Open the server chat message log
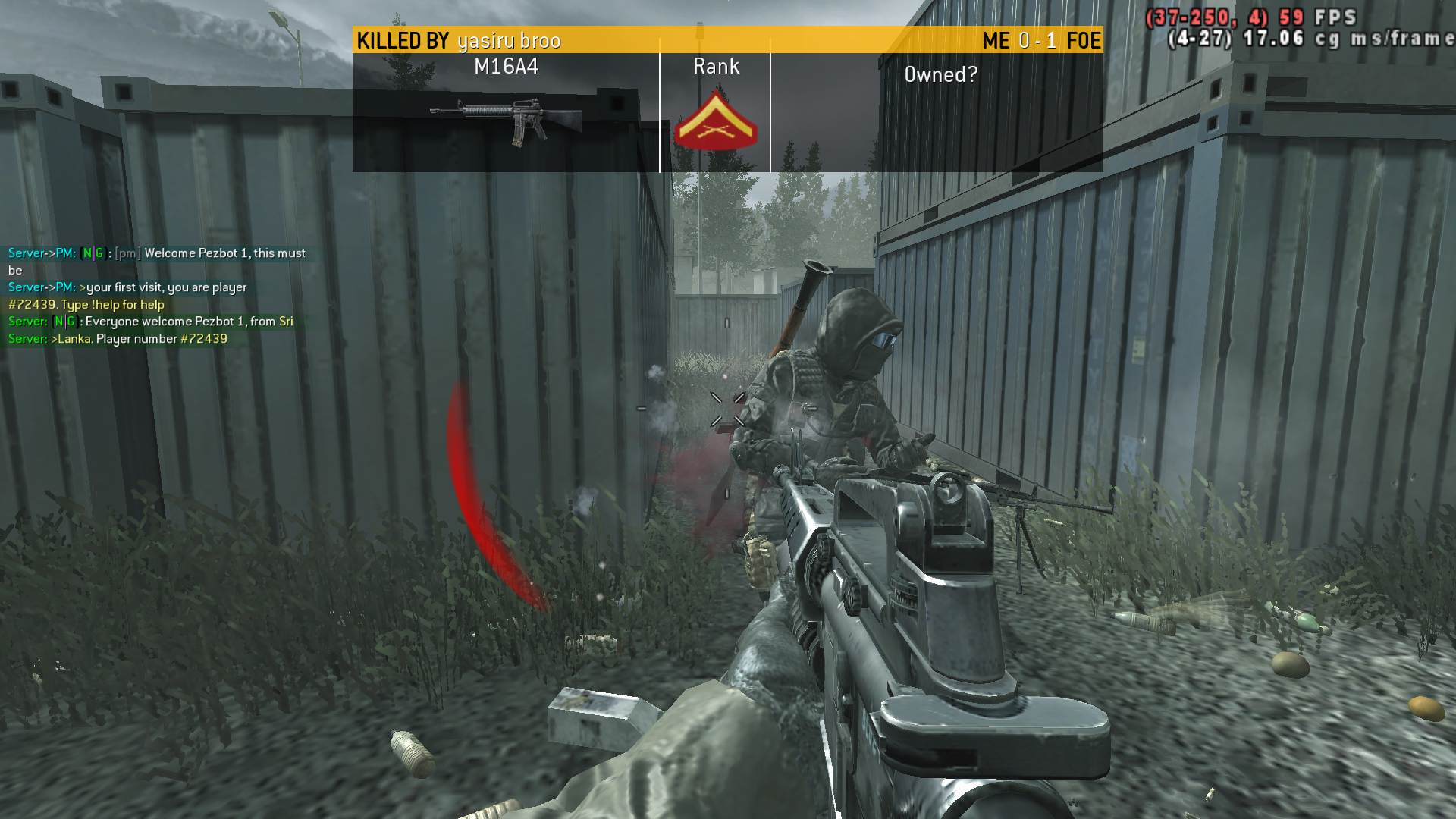The image size is (1456, 819). (157, 296)
